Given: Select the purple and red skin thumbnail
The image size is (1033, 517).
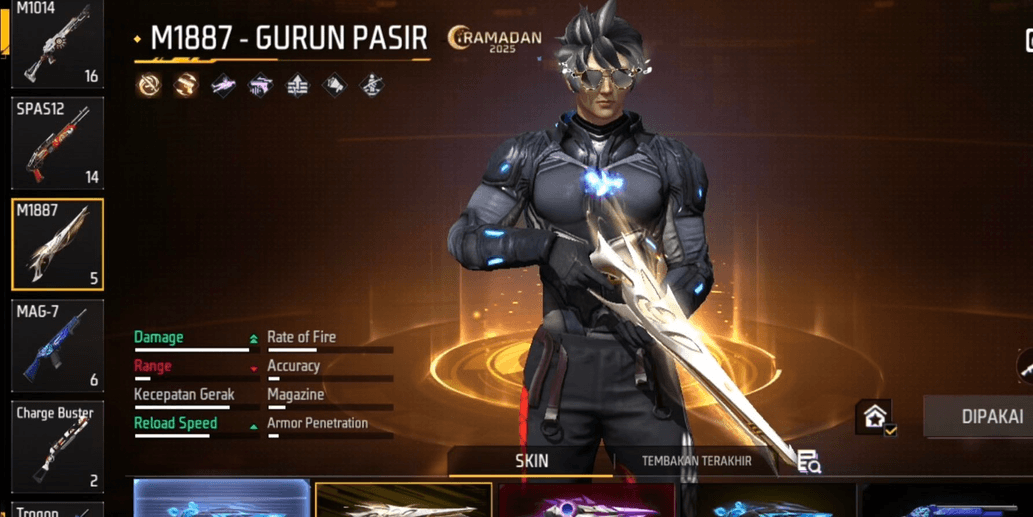Looking at the screenshot, I should [x=586, y=502].
